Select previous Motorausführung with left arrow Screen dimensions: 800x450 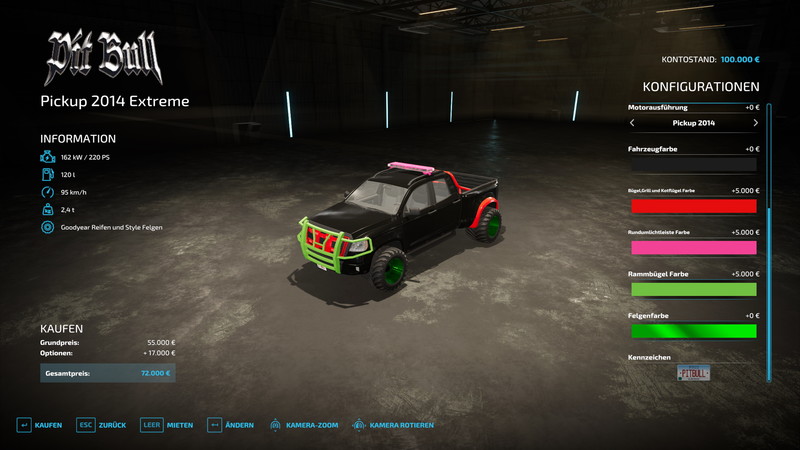pyautogui.click(x=632, y=123)
